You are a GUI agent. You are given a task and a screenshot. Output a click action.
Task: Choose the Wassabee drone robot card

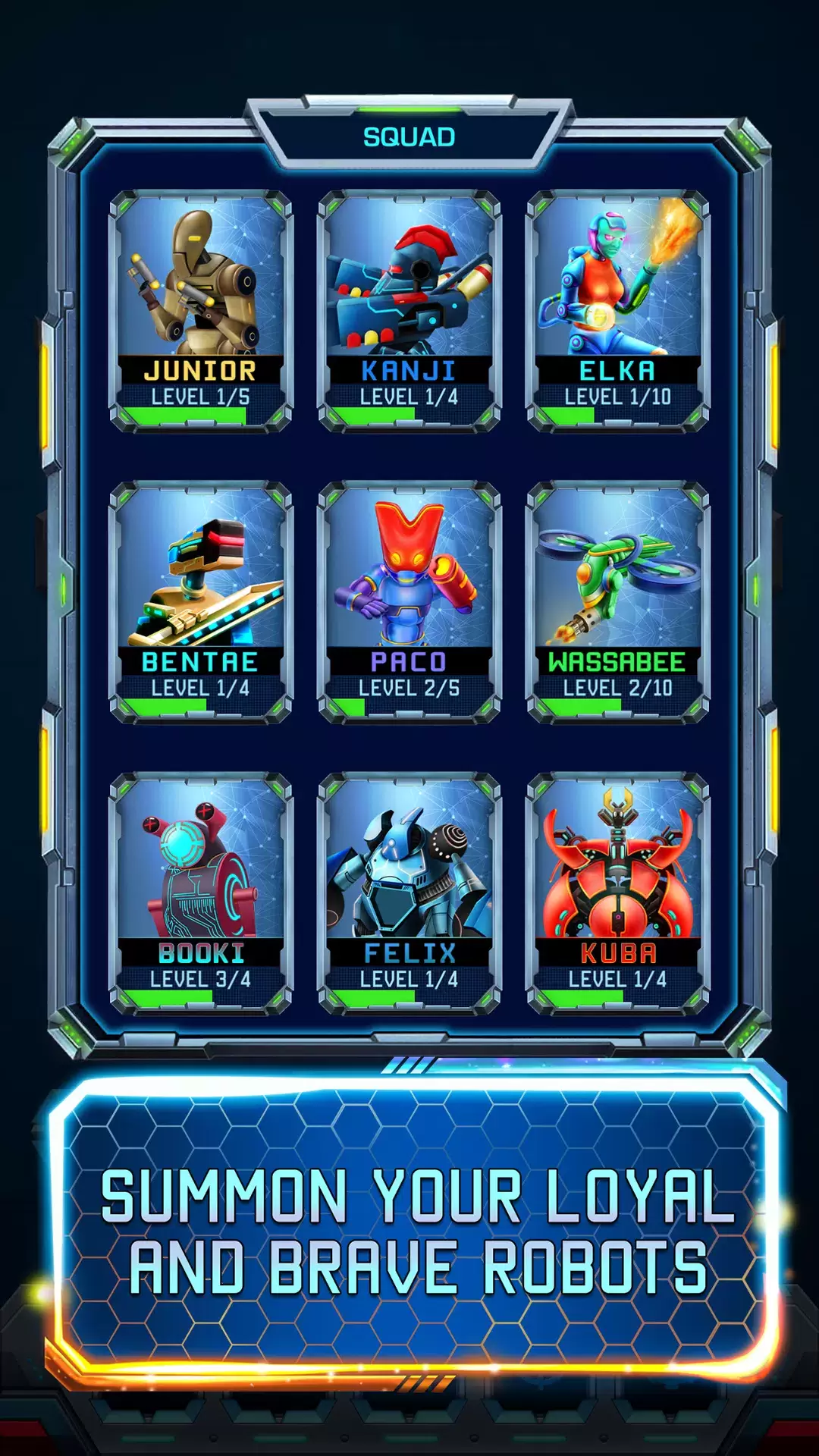(617, 602)
